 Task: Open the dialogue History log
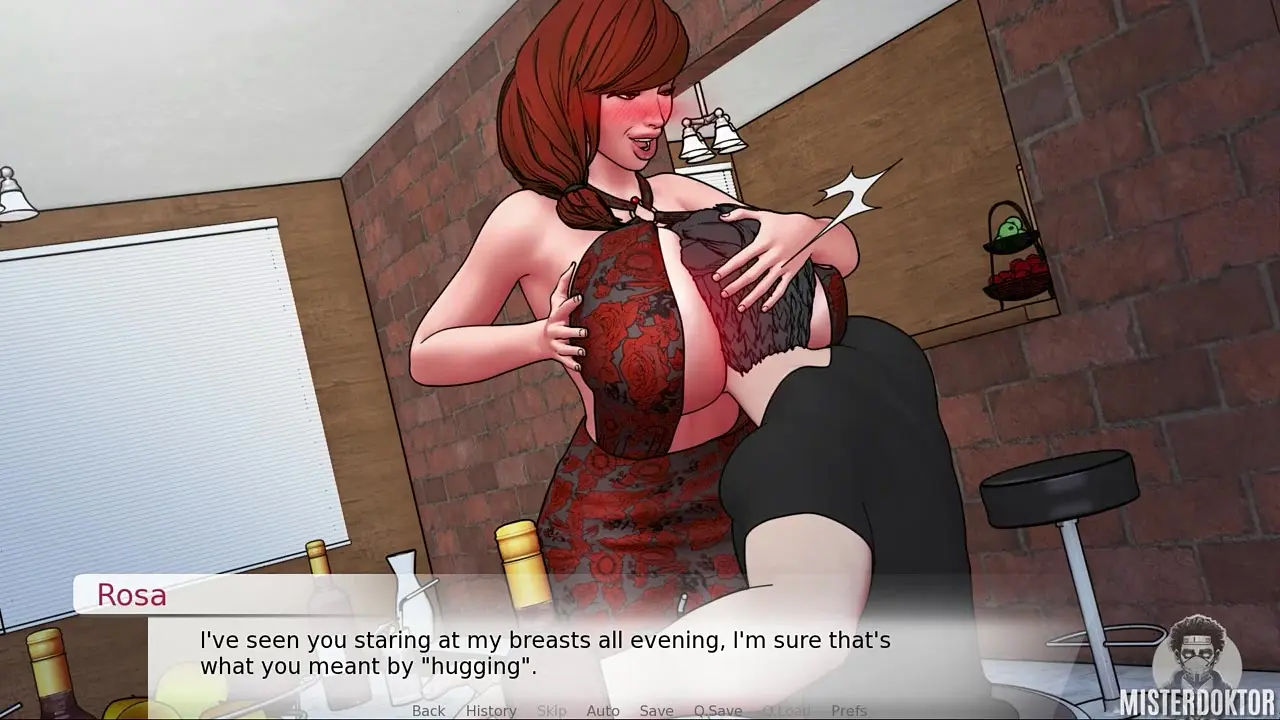click(x=490, y=711)
